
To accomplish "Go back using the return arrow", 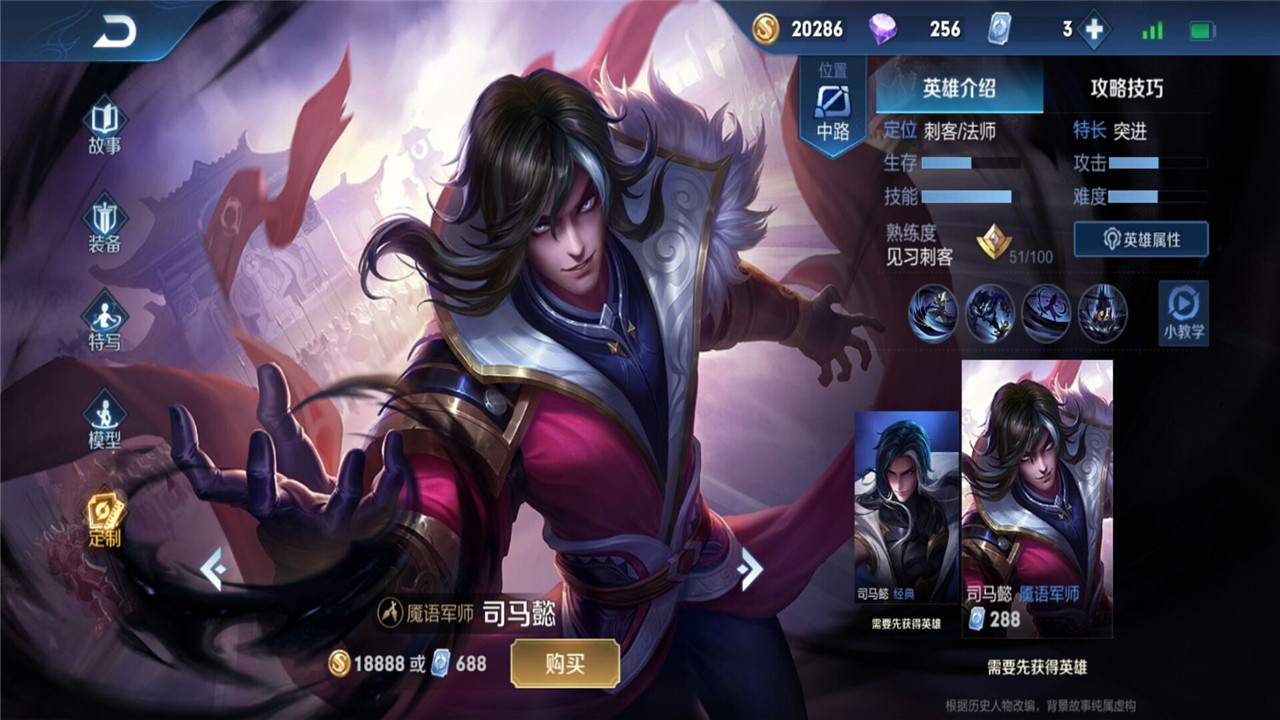I will click(x=114, y=33).
